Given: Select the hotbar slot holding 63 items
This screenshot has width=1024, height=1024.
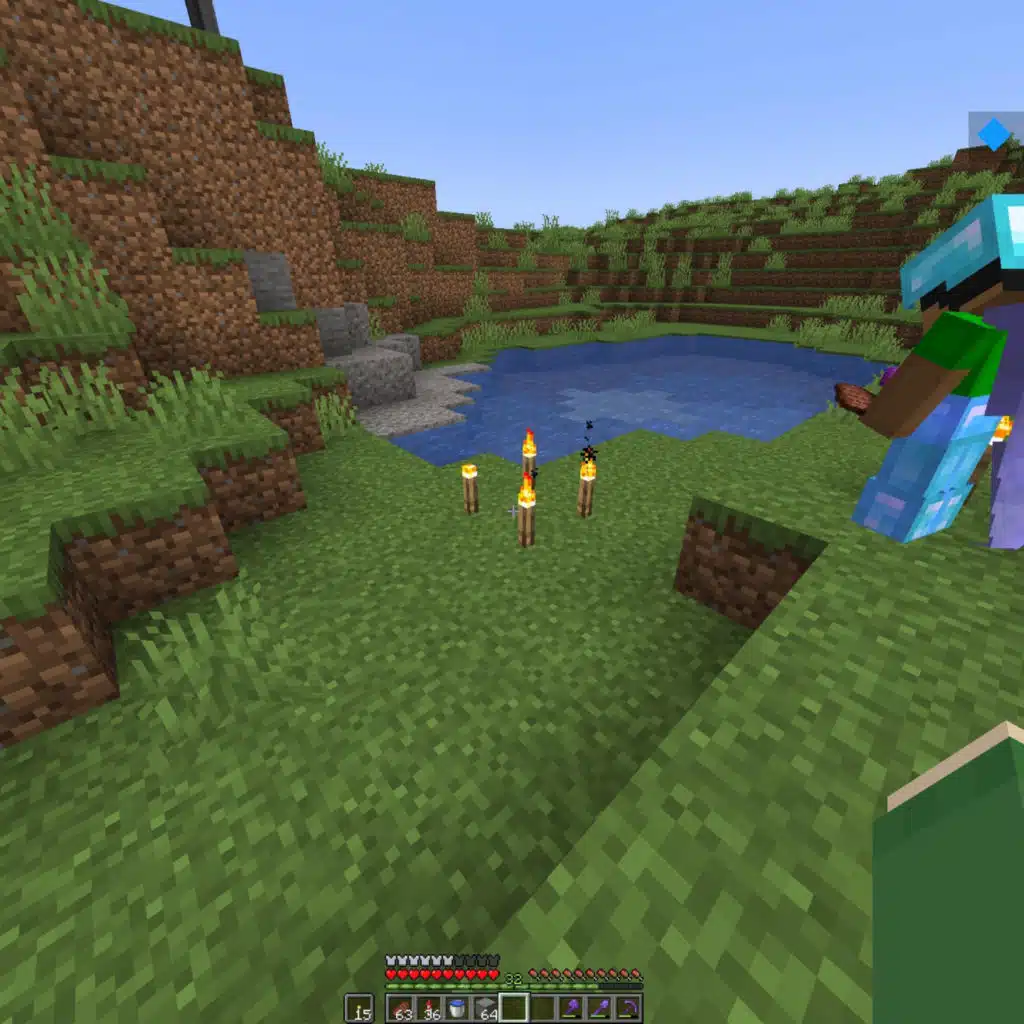Looking at the screenshot, I should click(x=401, y=1008).
